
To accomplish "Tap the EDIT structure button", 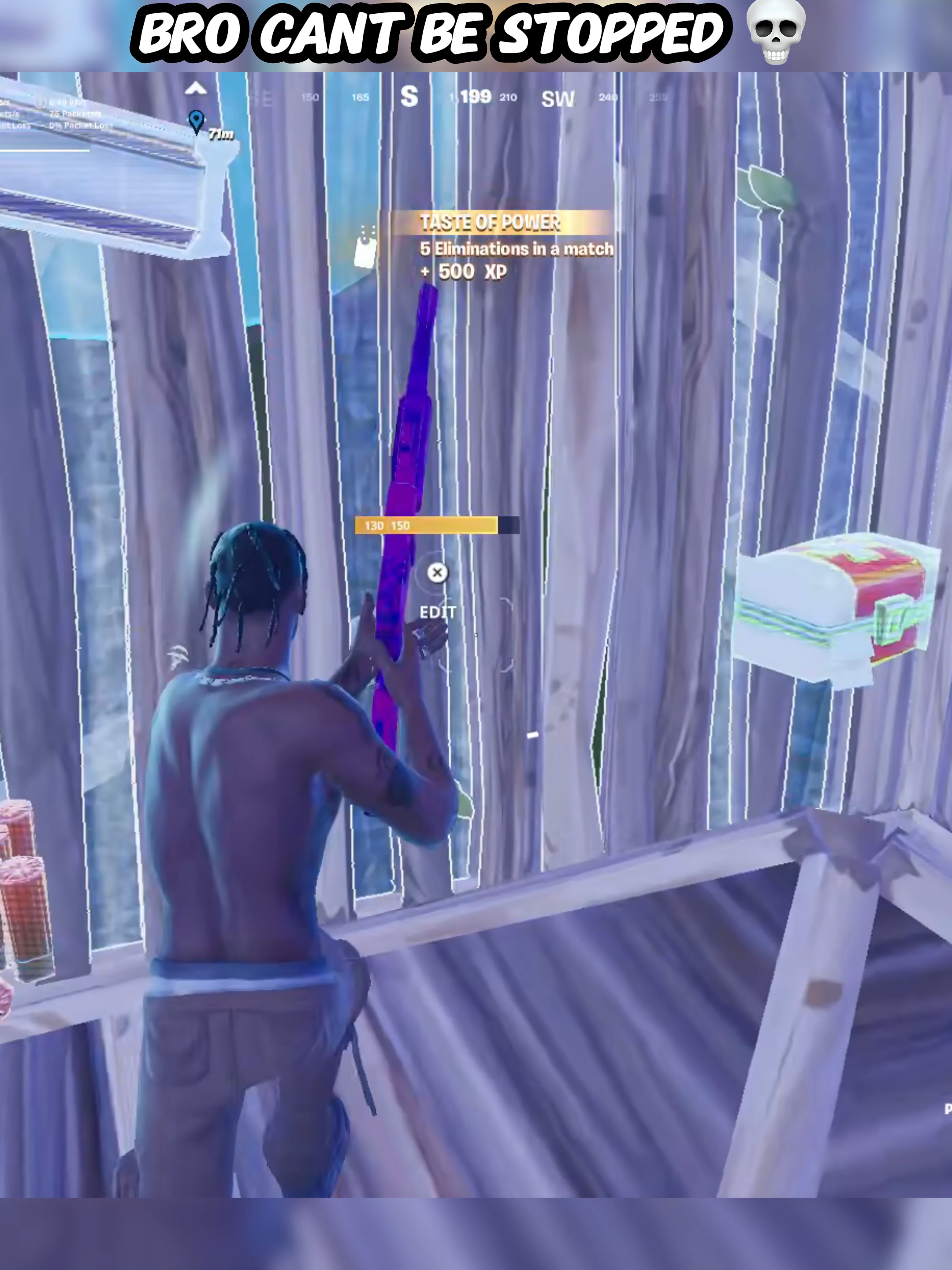I will tap(439, 612).
